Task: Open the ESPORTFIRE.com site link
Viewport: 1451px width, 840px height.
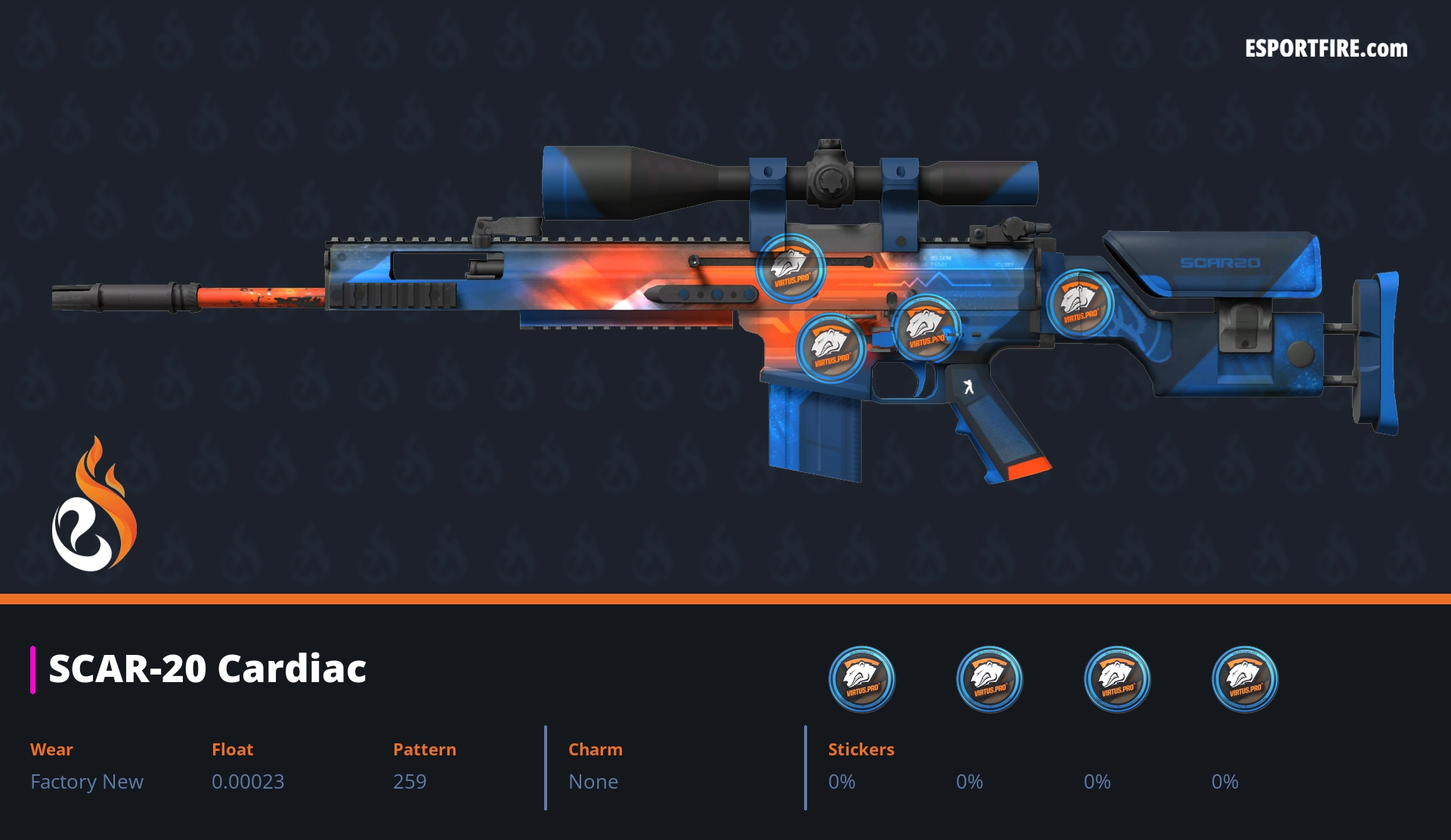Action: tap(1326, 49)
